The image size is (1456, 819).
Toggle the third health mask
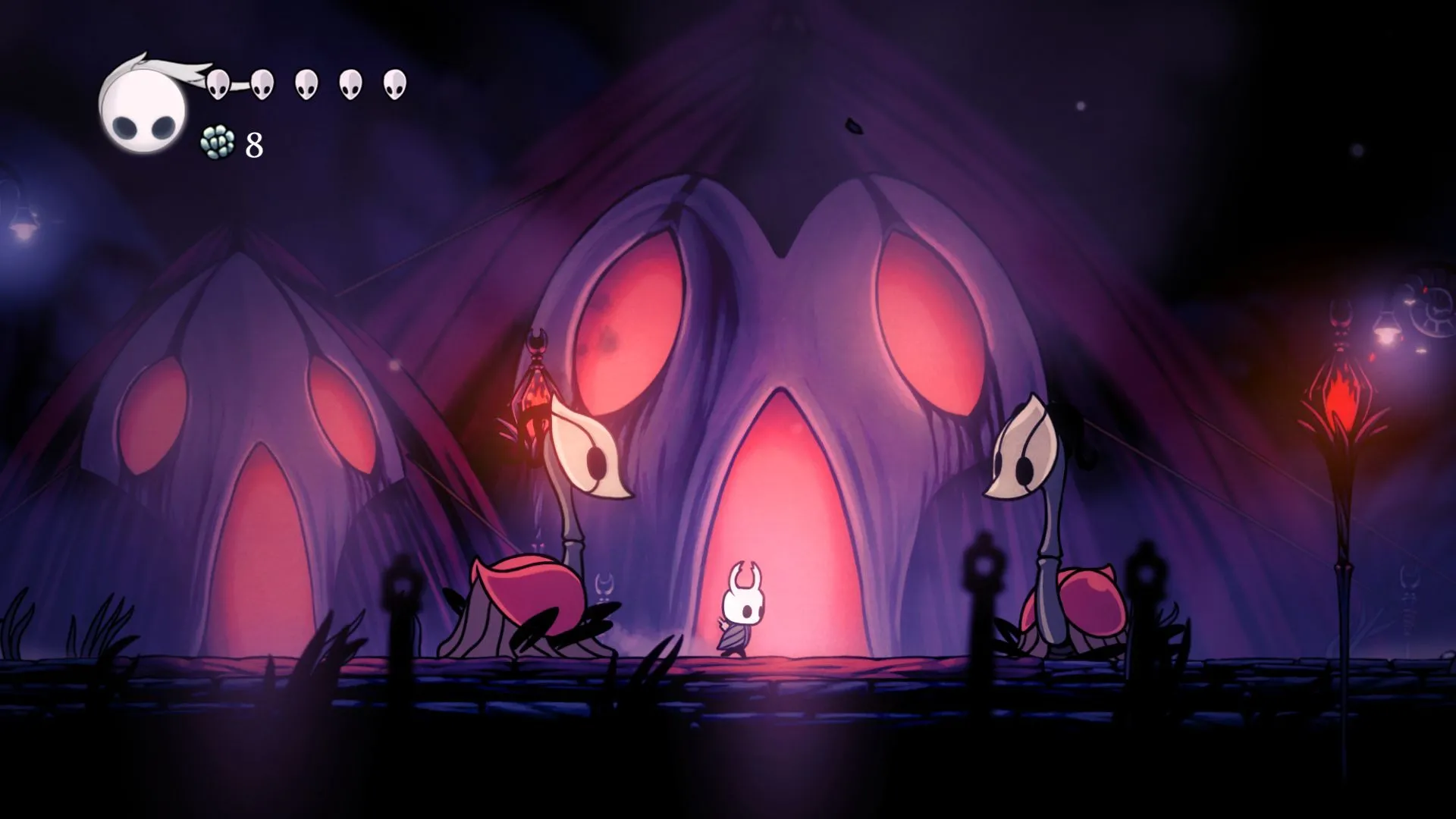click(x=307, y=83)
